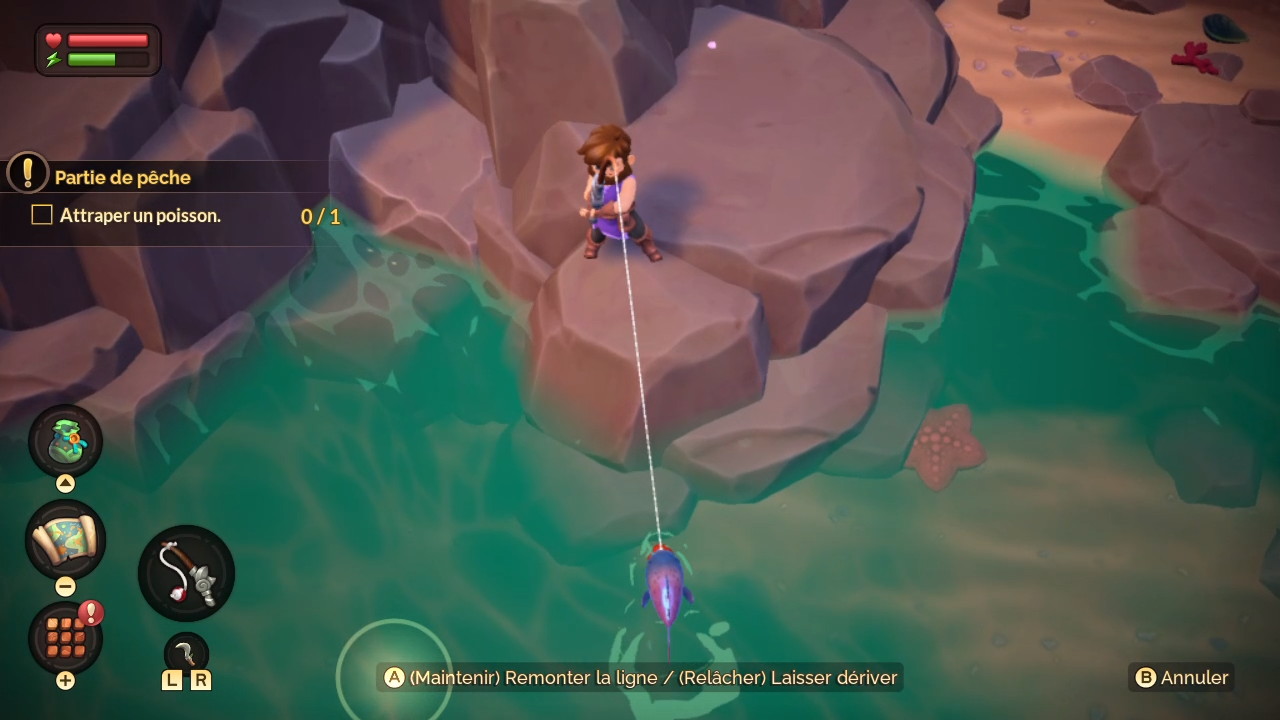Image resolution: width=1280 pixels, height=720 pixels.
Task: Open the orange grid menu icon
Action: (x=65, y=637)
